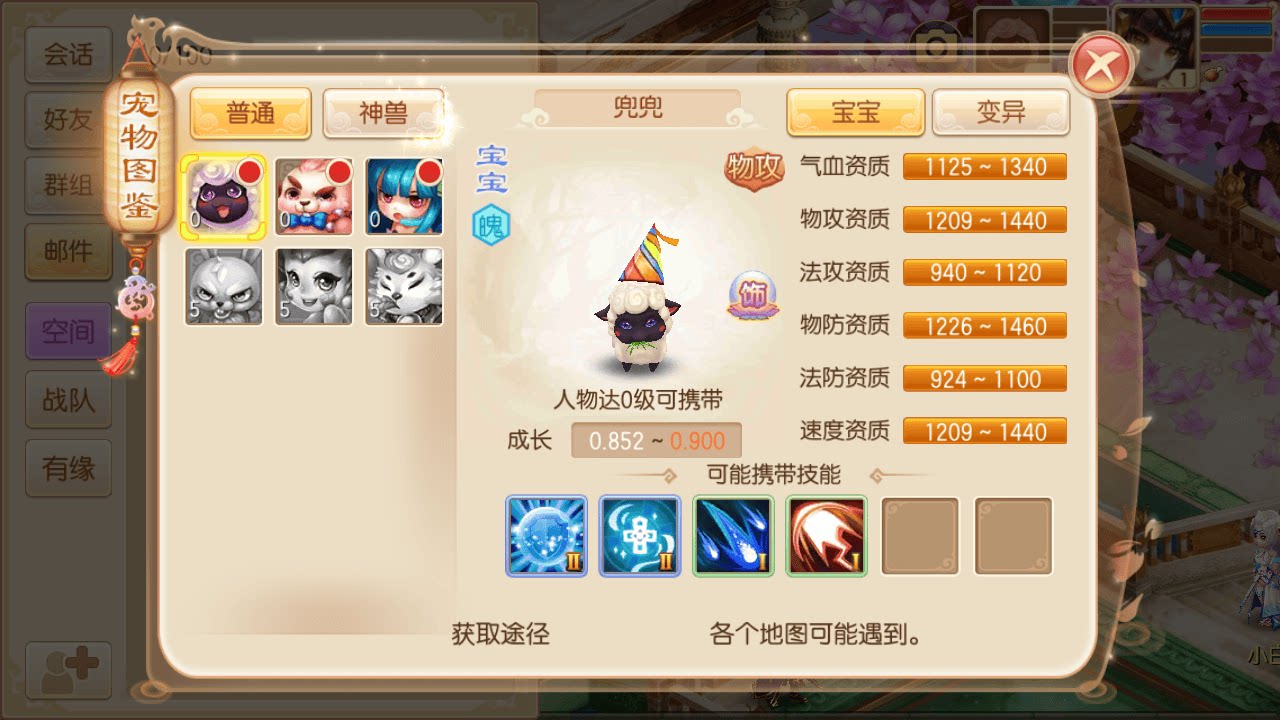1280x720 pixels.
Task: Select the grey rabbit pet thumbnail
Action: [x=222, y=287]
